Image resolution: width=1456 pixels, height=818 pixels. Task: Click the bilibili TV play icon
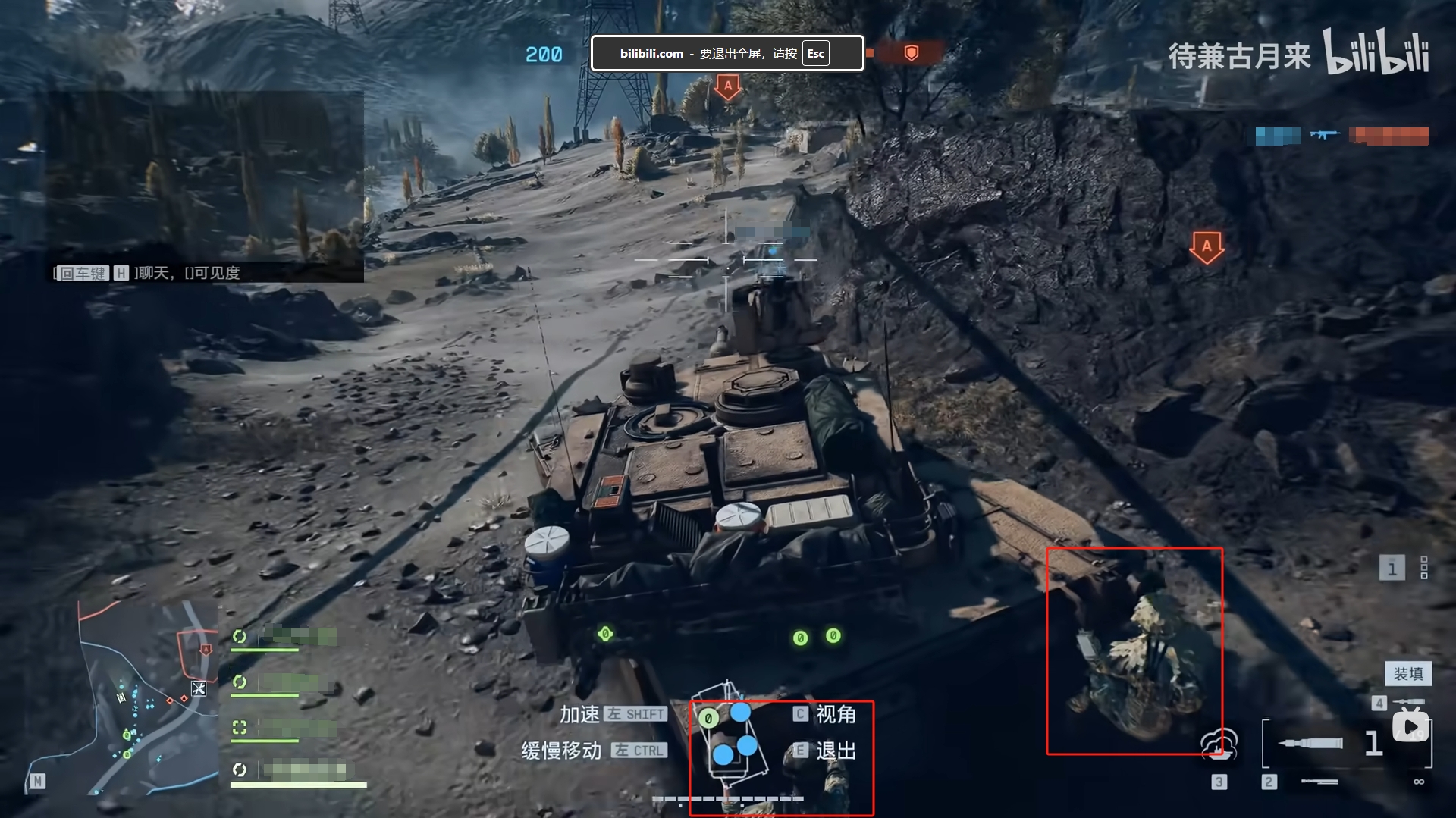pos(1410,727)
